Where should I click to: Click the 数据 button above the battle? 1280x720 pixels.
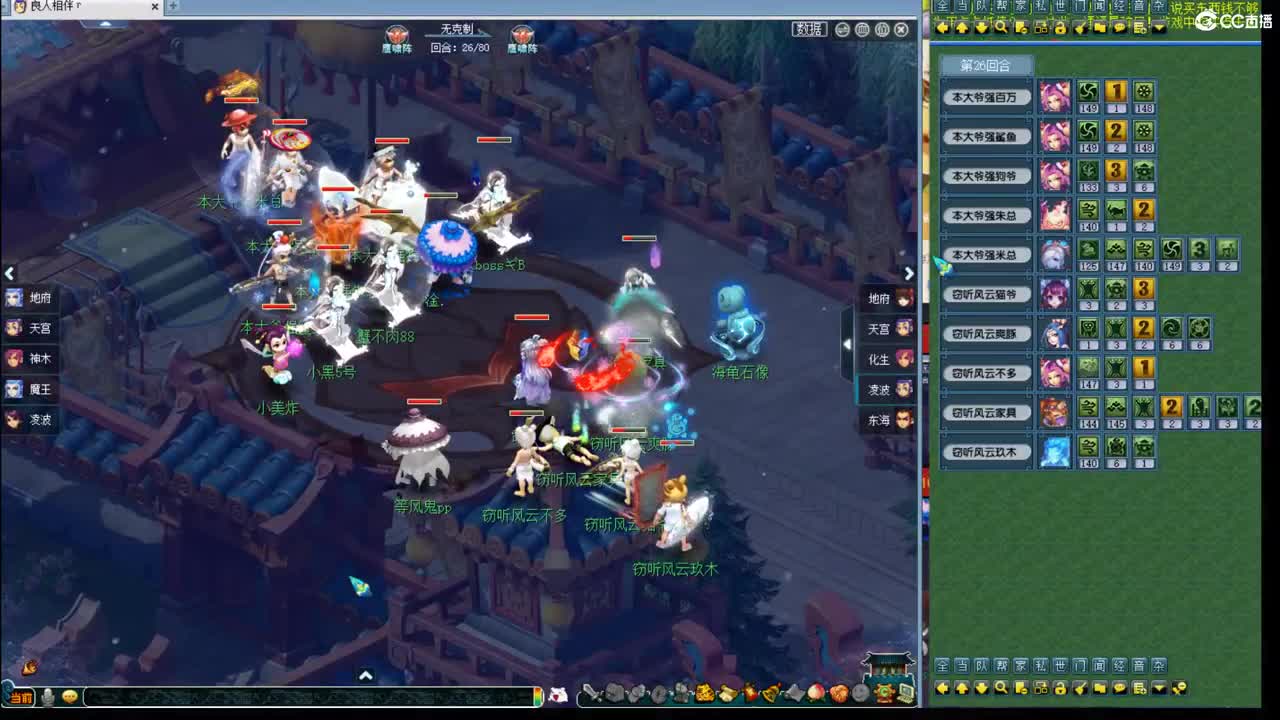coord(808,30)
